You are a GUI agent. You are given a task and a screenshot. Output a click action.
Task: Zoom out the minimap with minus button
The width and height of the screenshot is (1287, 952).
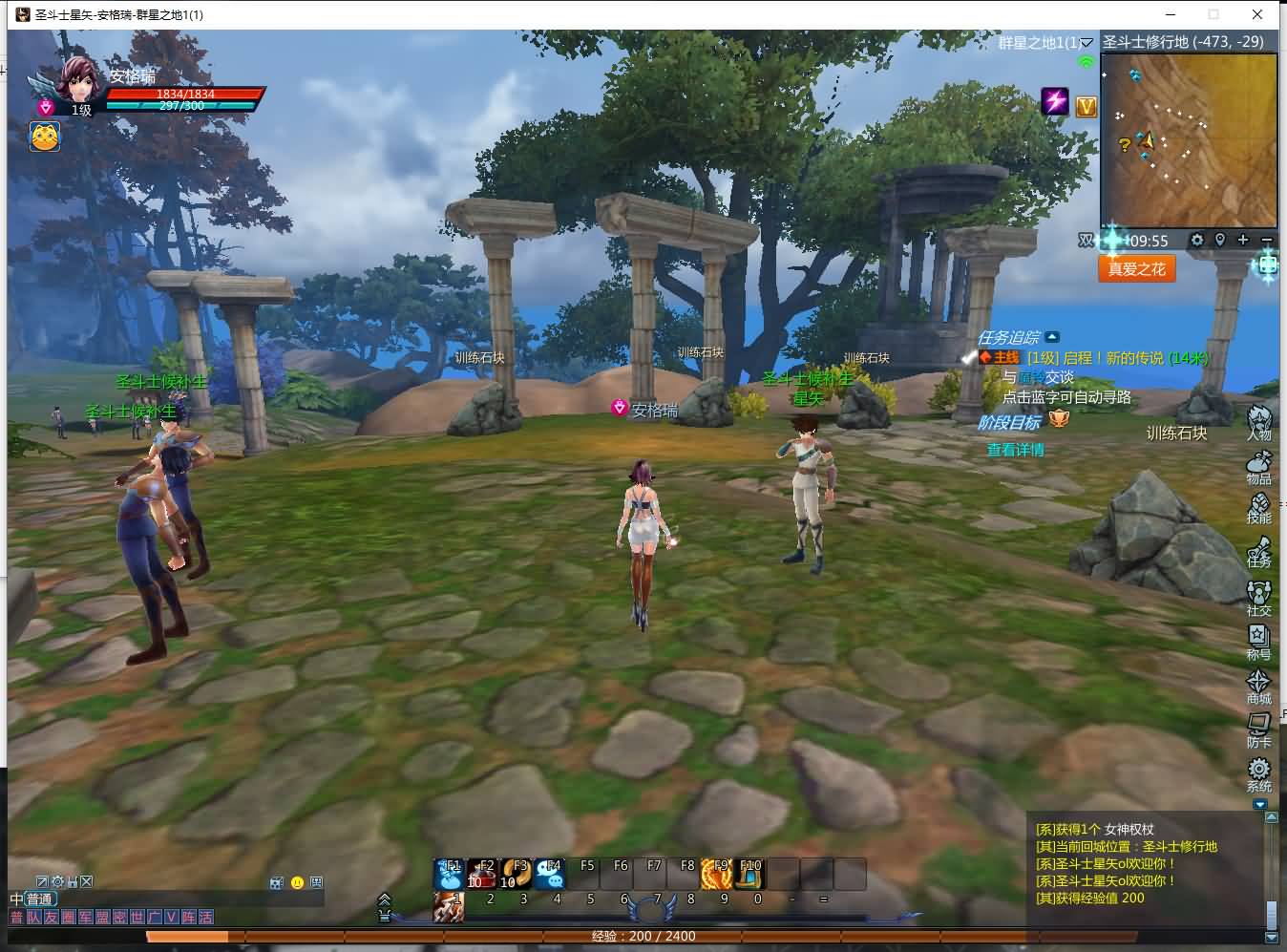1267,240
